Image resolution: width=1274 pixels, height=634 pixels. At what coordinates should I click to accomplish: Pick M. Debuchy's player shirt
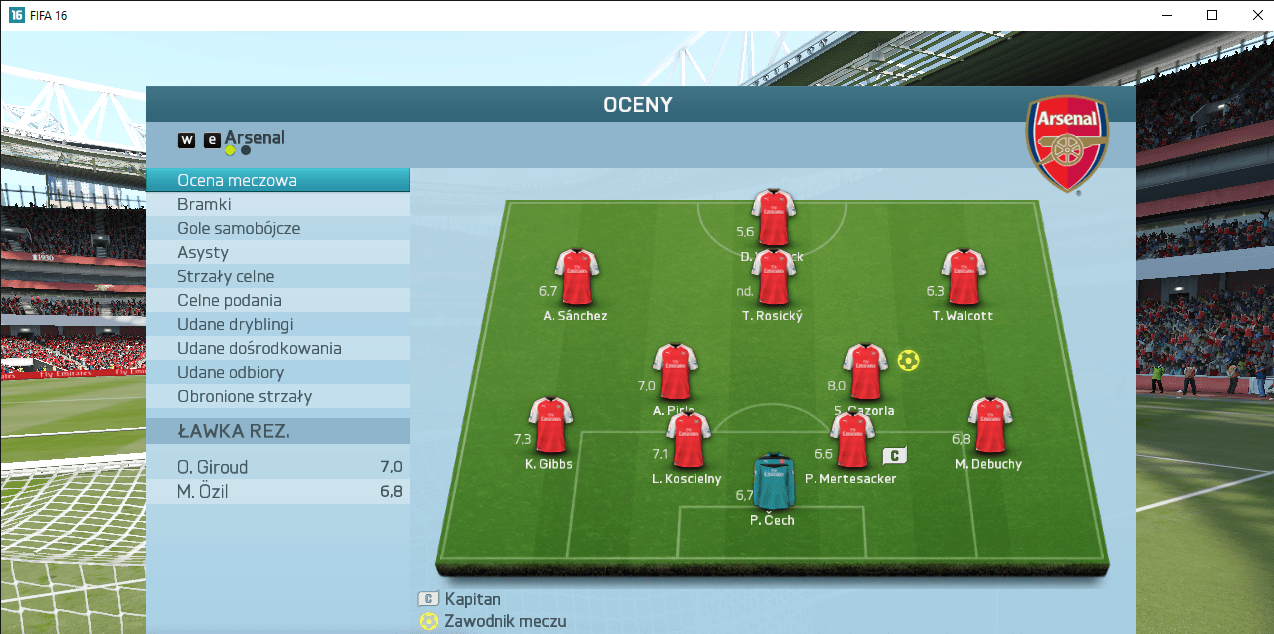click(x=990, y=426)
